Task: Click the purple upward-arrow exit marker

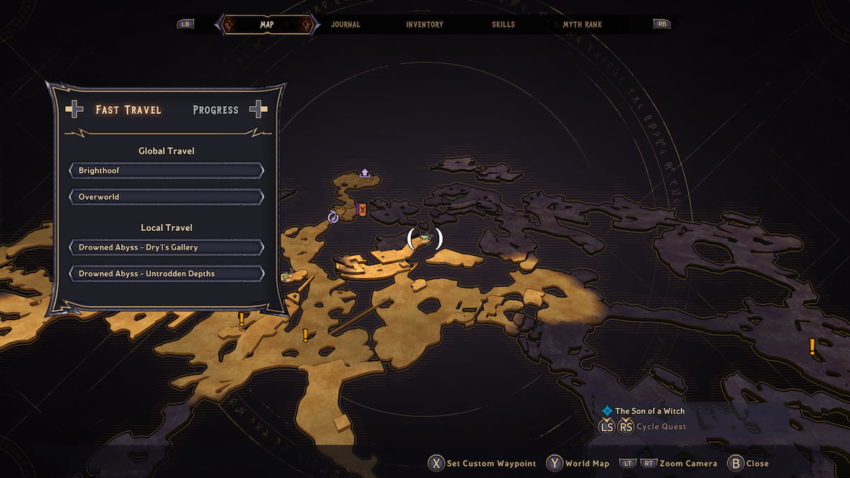Action: [x=365, y=173]
